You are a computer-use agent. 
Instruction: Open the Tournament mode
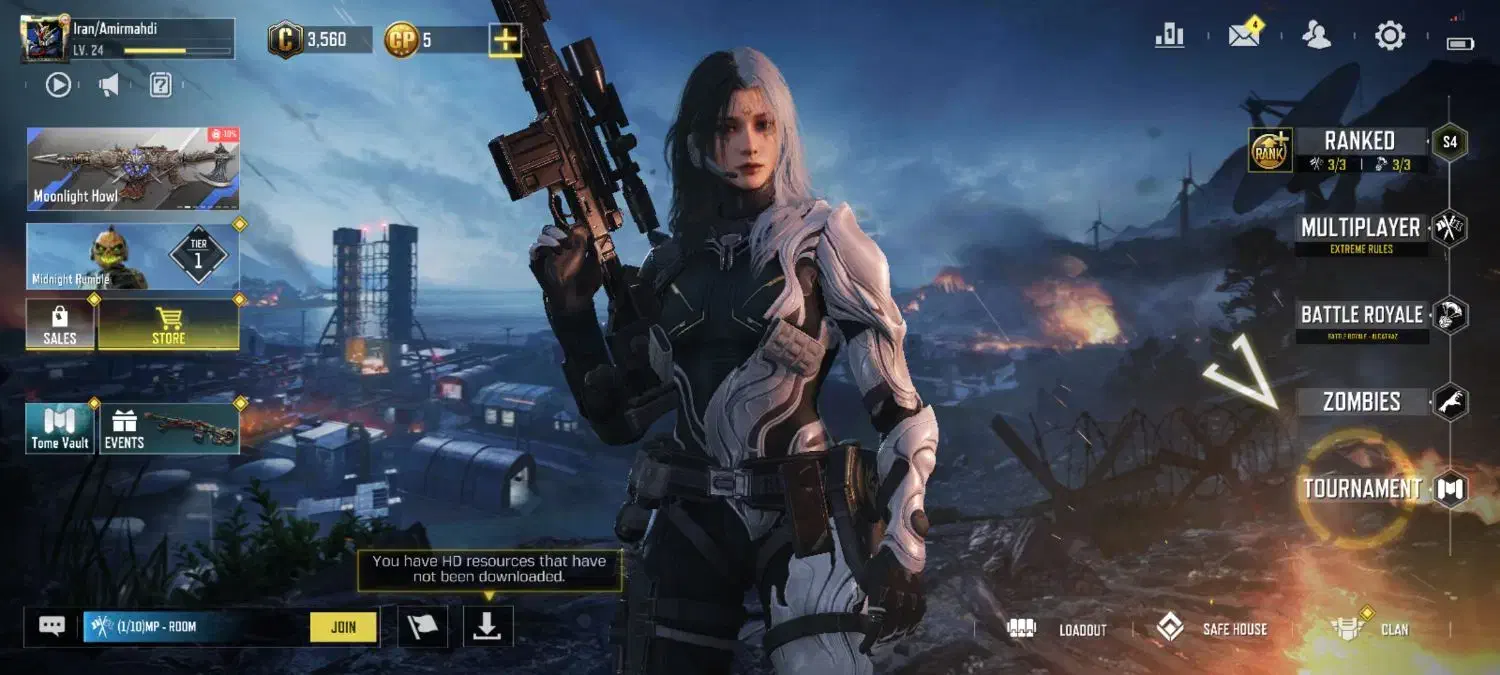coord(1362,489)
